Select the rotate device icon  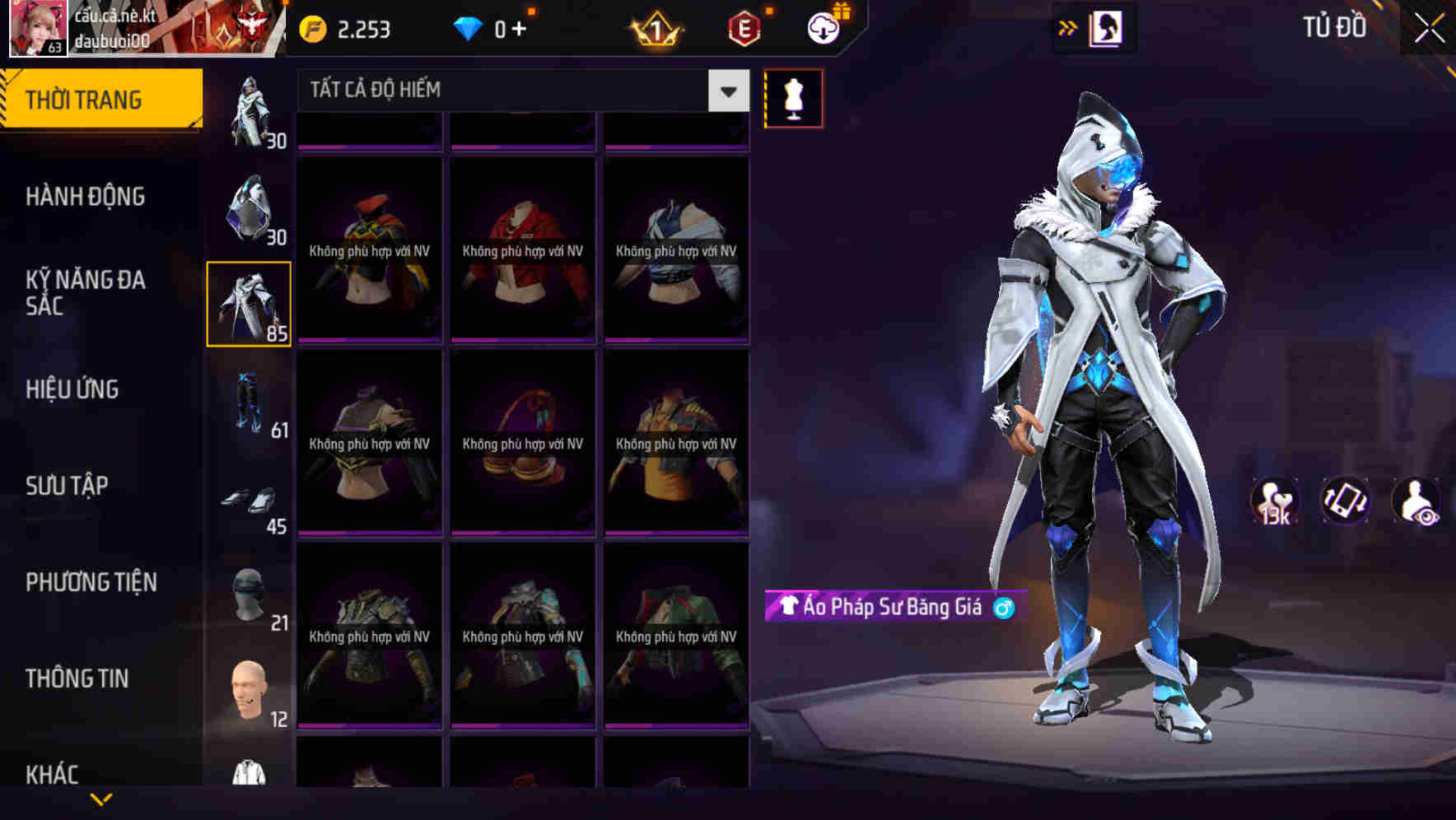pos(1345,501)
